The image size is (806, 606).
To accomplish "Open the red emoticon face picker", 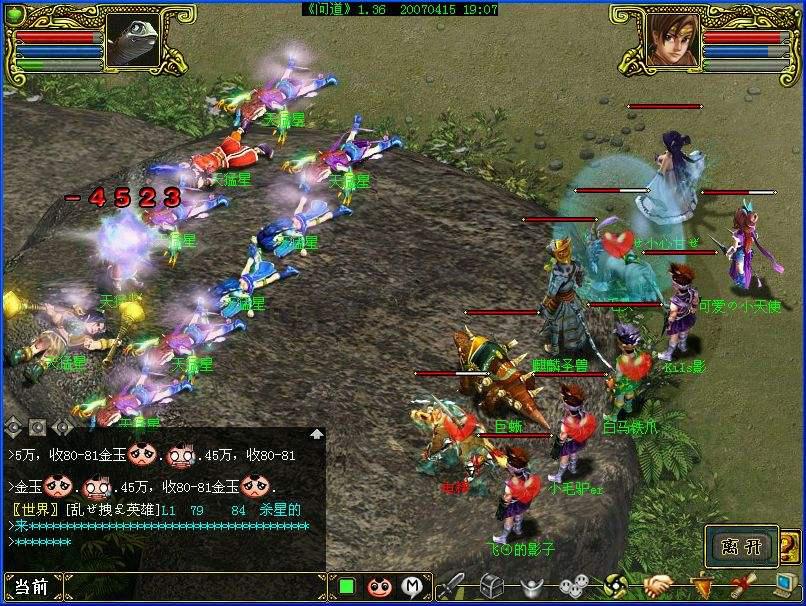I will pos(379,587).
